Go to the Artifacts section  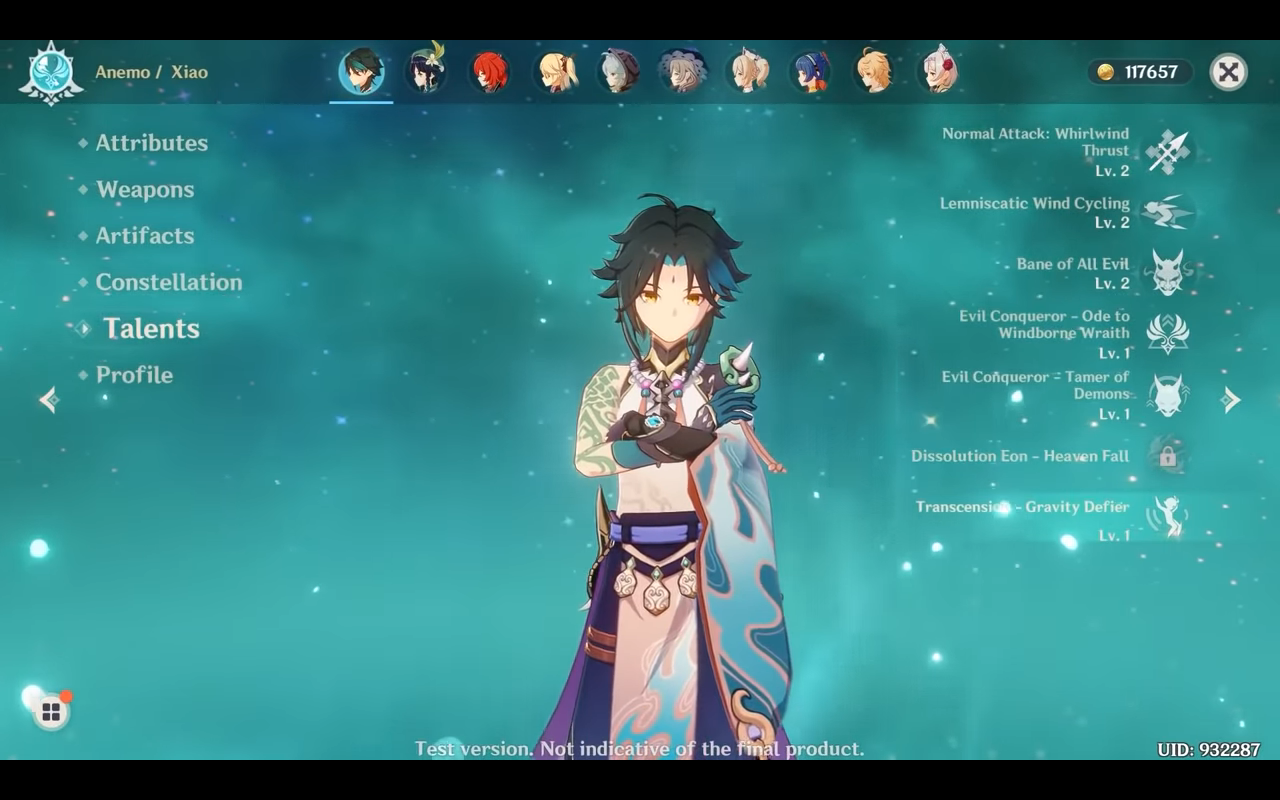click(x=145, y=236)
